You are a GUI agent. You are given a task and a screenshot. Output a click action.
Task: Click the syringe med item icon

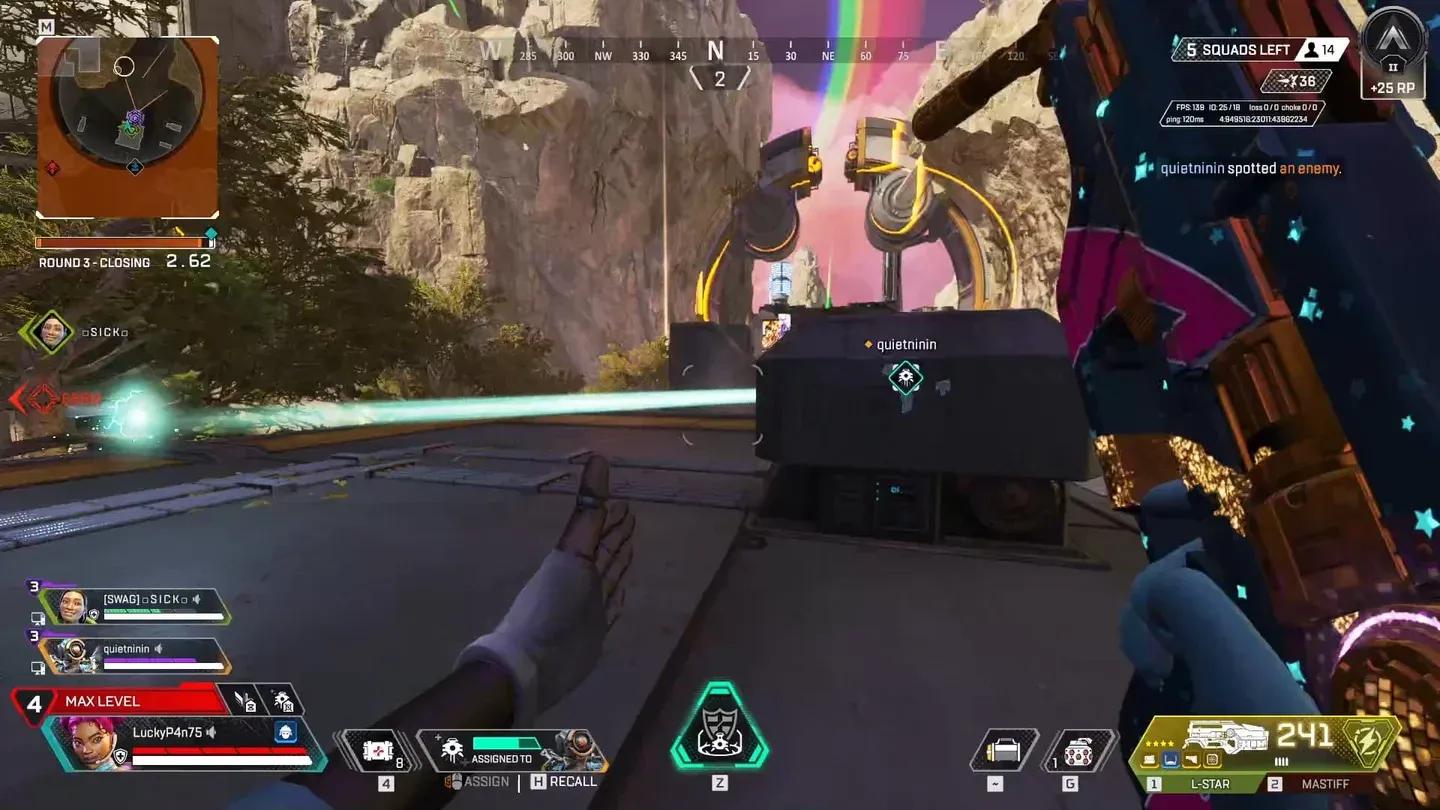(x=378, y=749)
